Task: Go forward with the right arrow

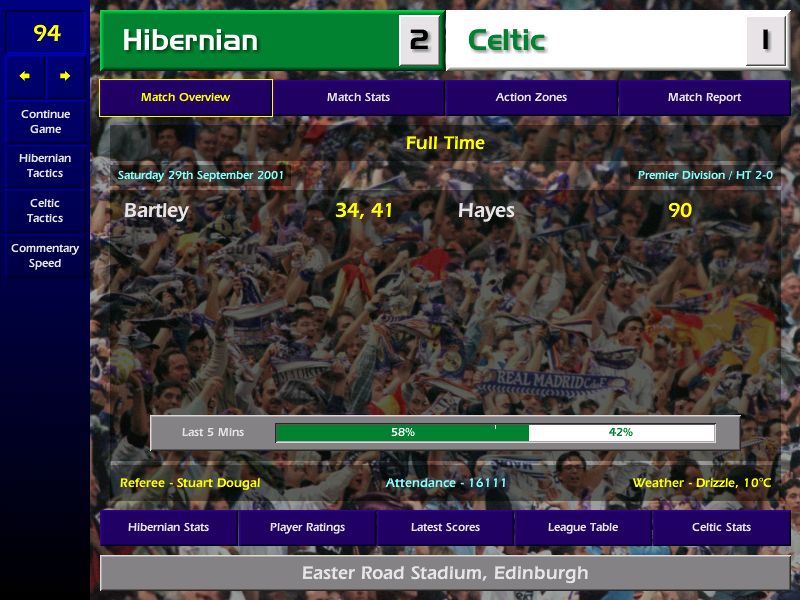Action: pyautogui.click(x=66, y=76)
